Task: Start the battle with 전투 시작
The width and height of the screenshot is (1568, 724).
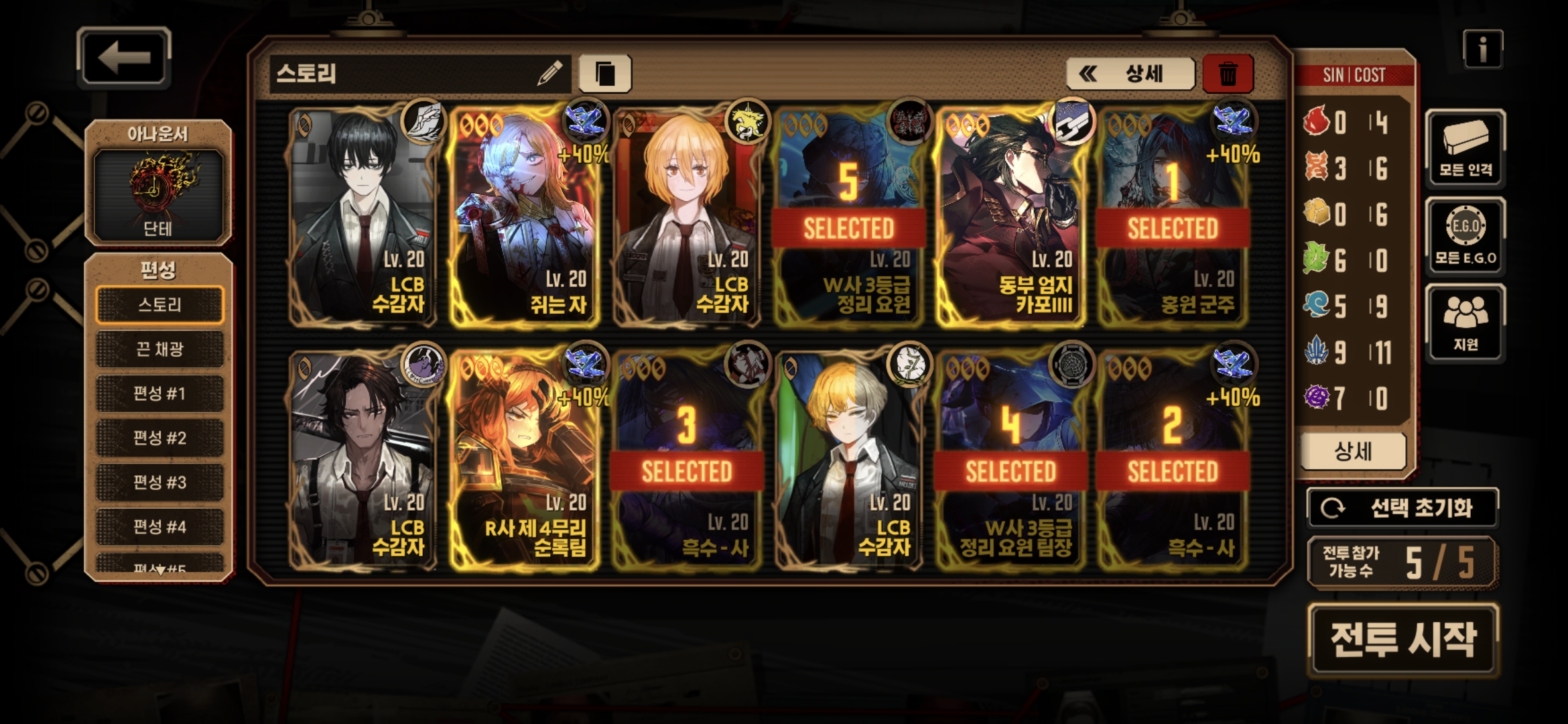Action: [1402, 639]
